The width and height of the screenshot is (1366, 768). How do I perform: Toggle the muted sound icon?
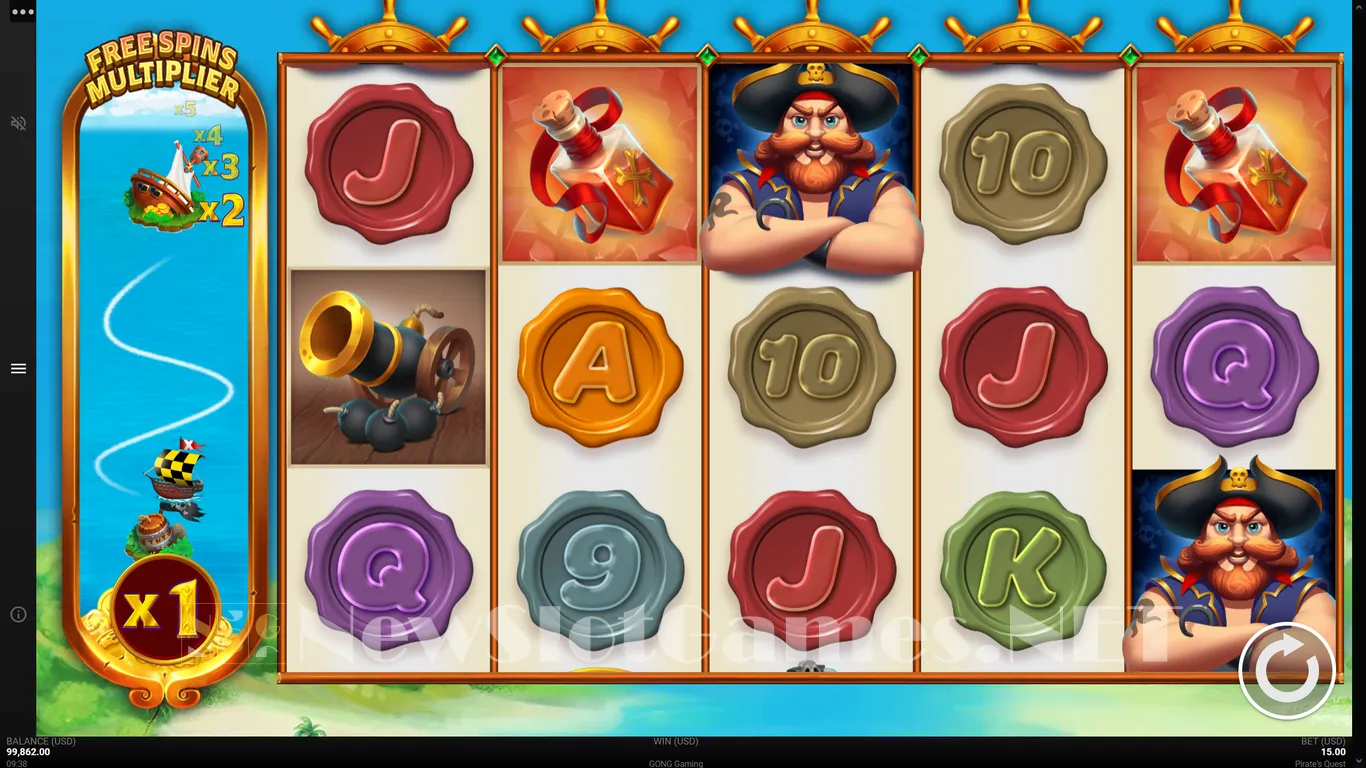(18, 123)
